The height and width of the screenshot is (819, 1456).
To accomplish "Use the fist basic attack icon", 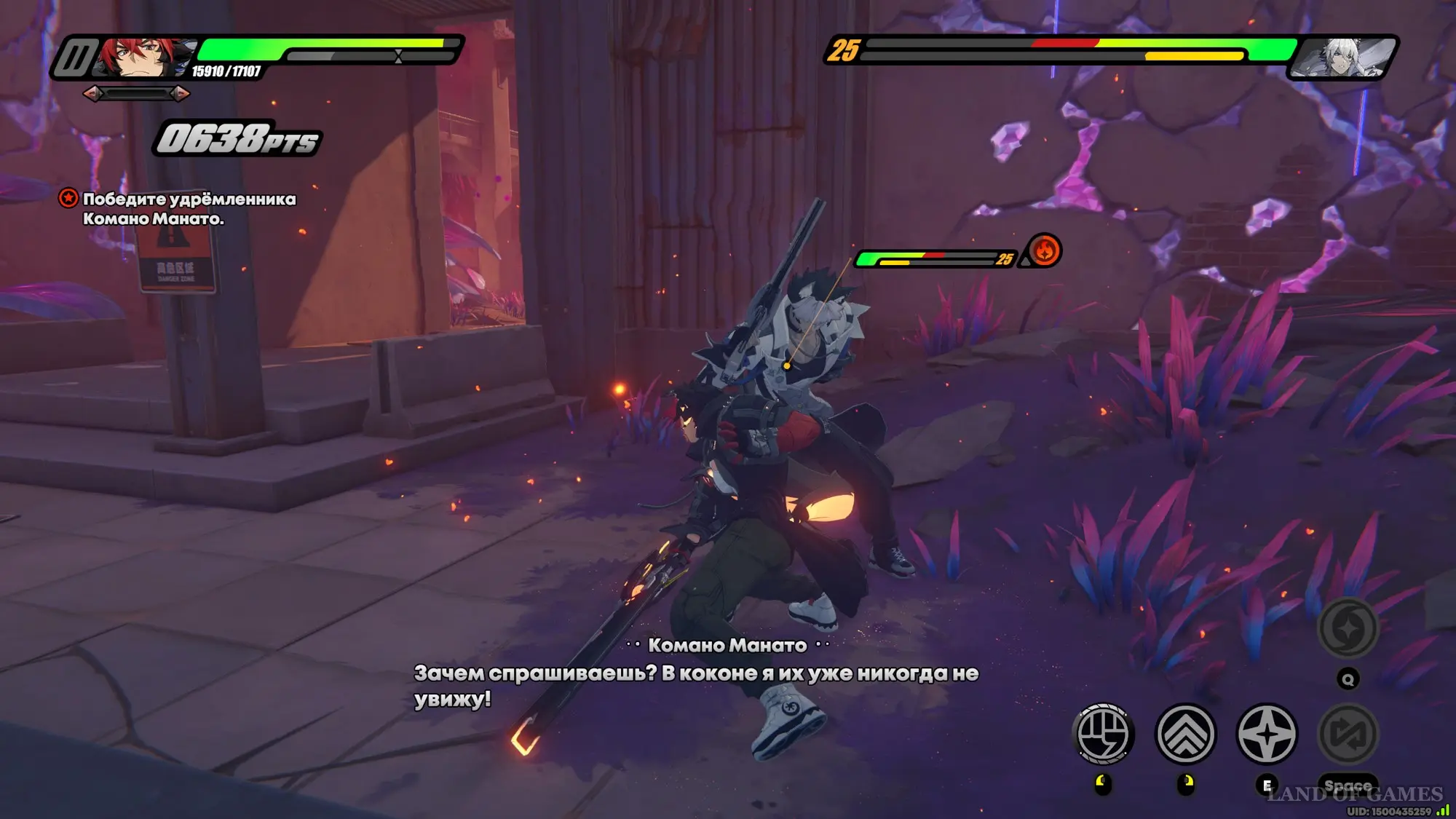I will tap(1103, 734).
